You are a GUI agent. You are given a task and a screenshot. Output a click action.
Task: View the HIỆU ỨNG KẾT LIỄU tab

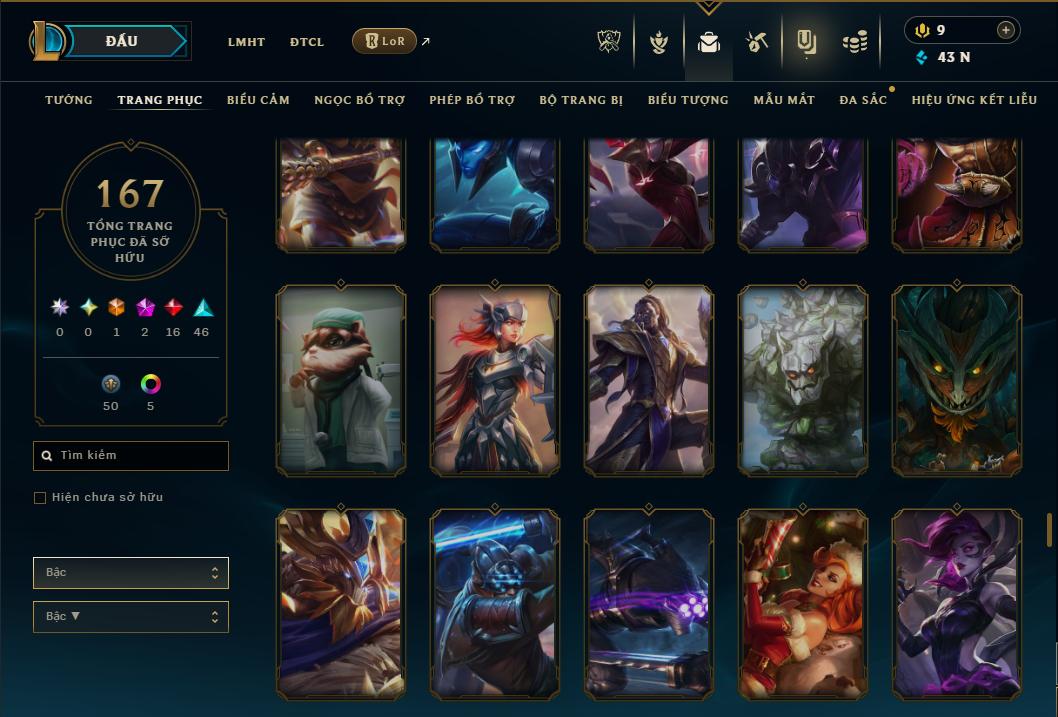click(x=974, y=100)
